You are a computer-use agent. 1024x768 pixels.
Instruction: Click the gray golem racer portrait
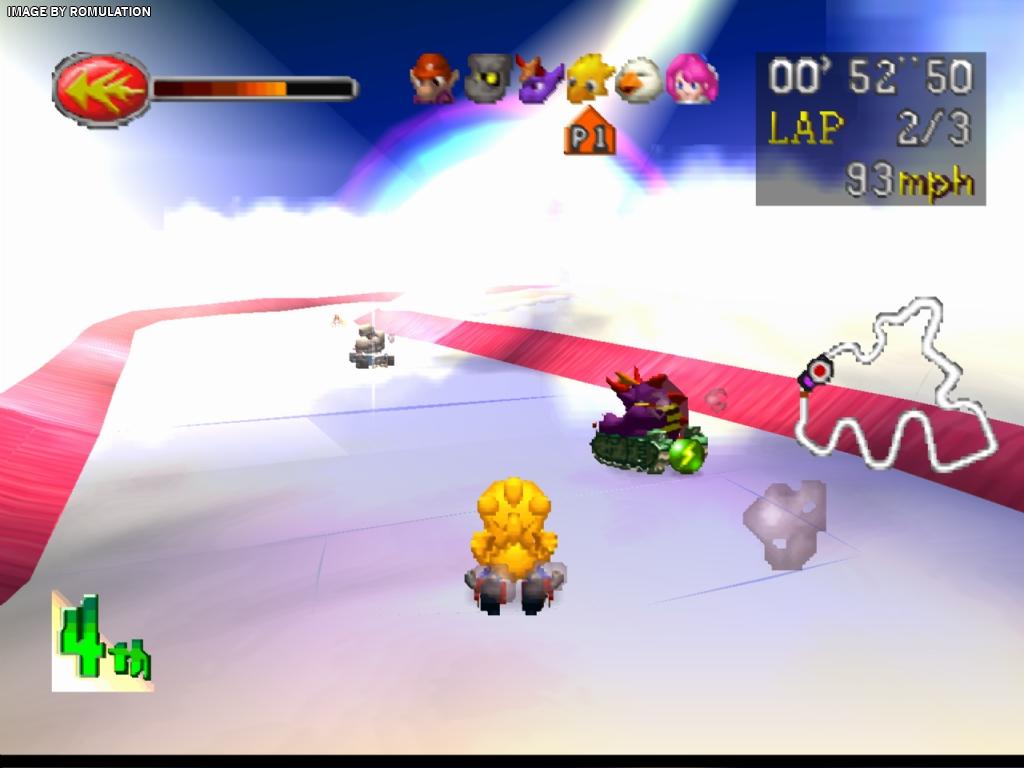(487, 79)
